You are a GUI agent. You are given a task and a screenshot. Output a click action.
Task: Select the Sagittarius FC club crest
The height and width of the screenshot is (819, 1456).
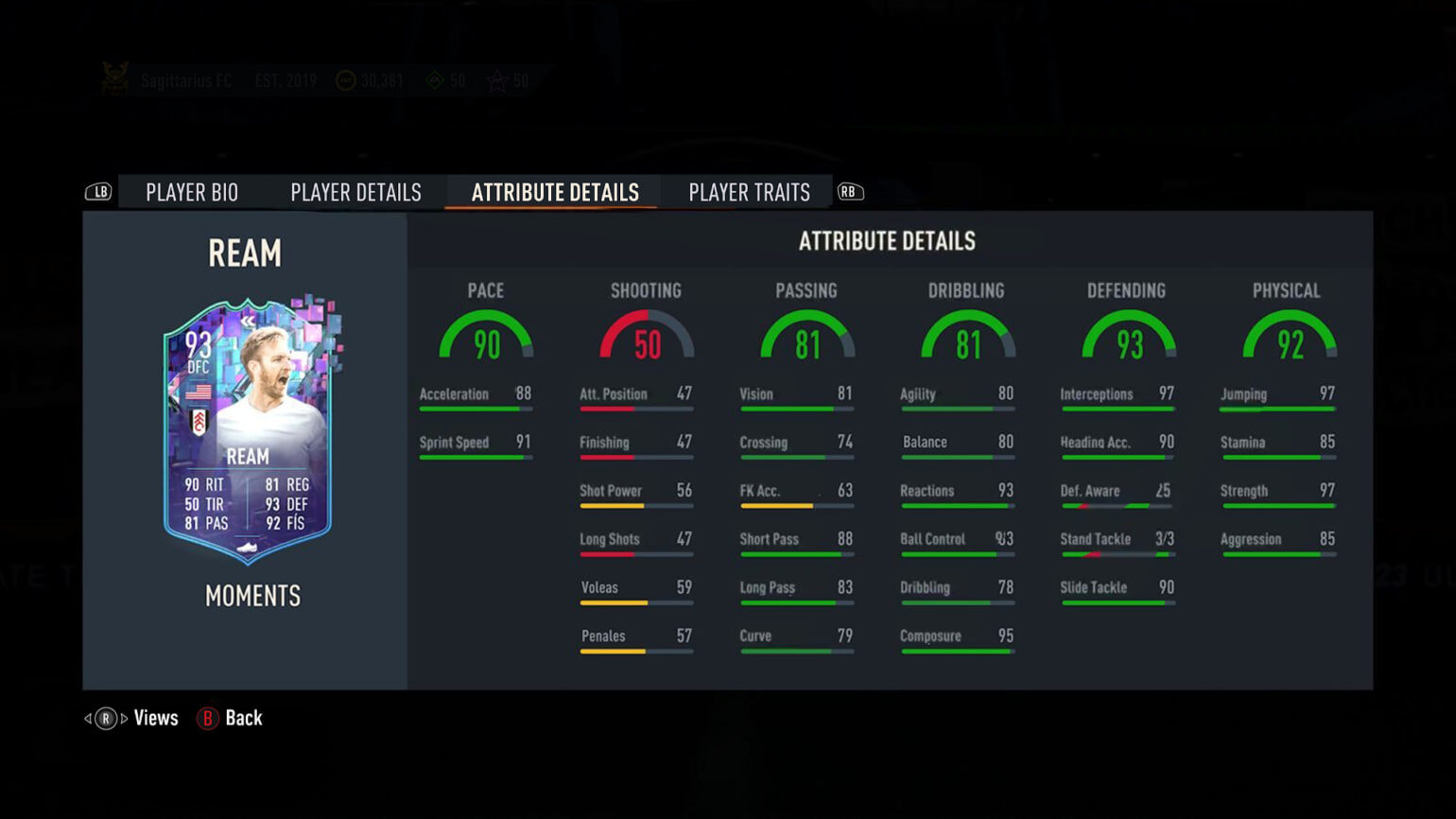click(x=115, y=80)
